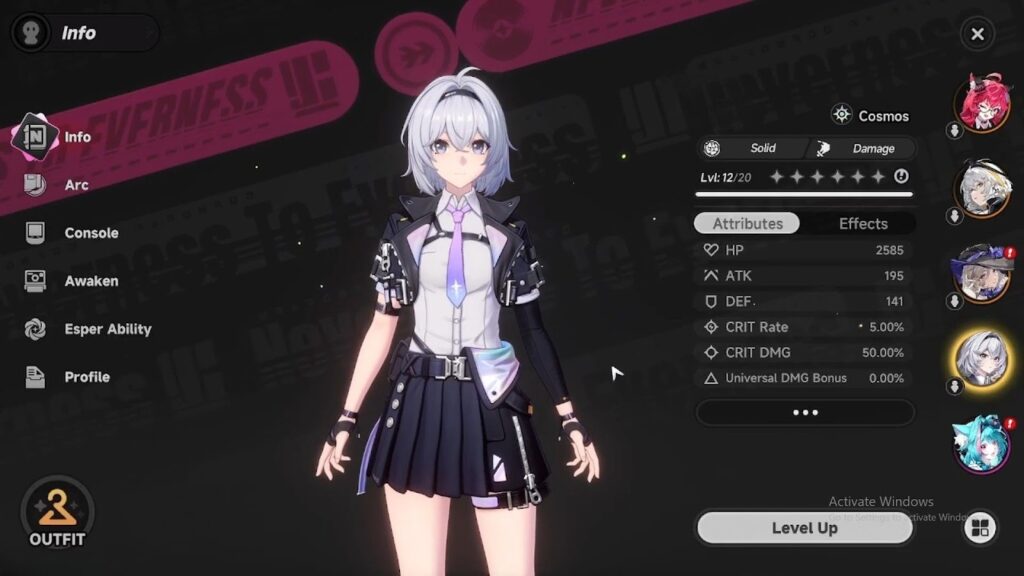Select the Info menu entry
This screenshot has width=1024, height=576.
77,137
